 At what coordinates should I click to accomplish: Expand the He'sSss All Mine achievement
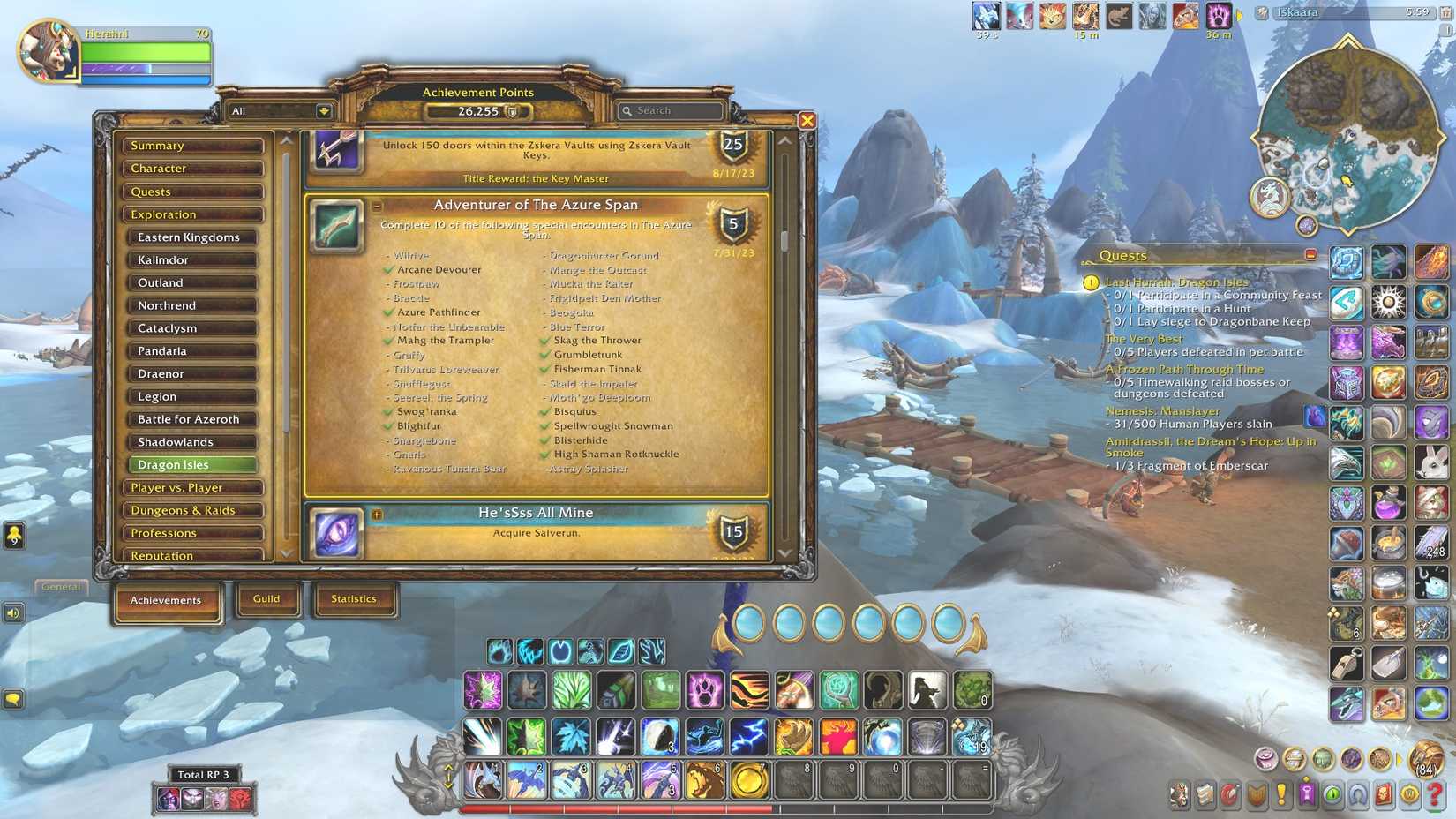click(378, 514)
